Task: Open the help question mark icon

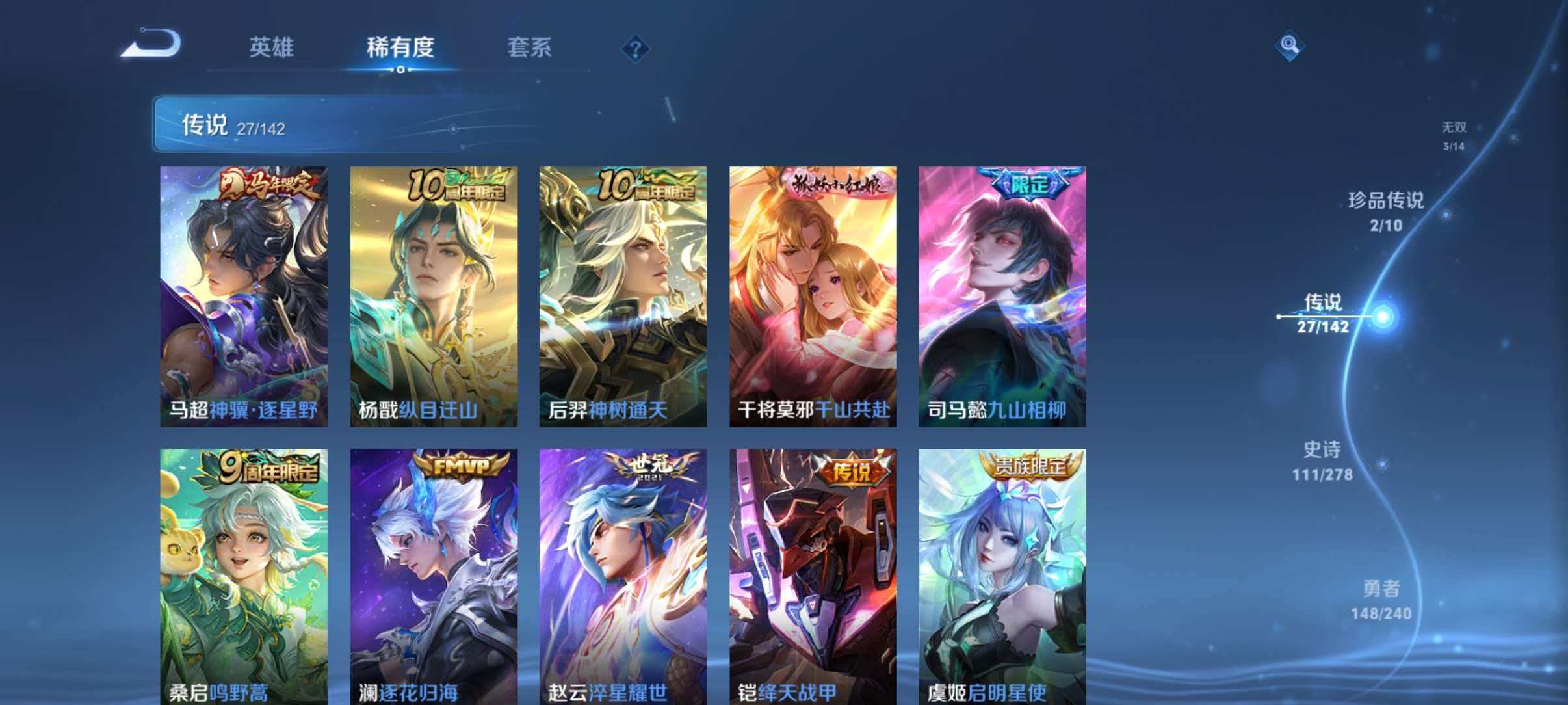Action: 636,49
